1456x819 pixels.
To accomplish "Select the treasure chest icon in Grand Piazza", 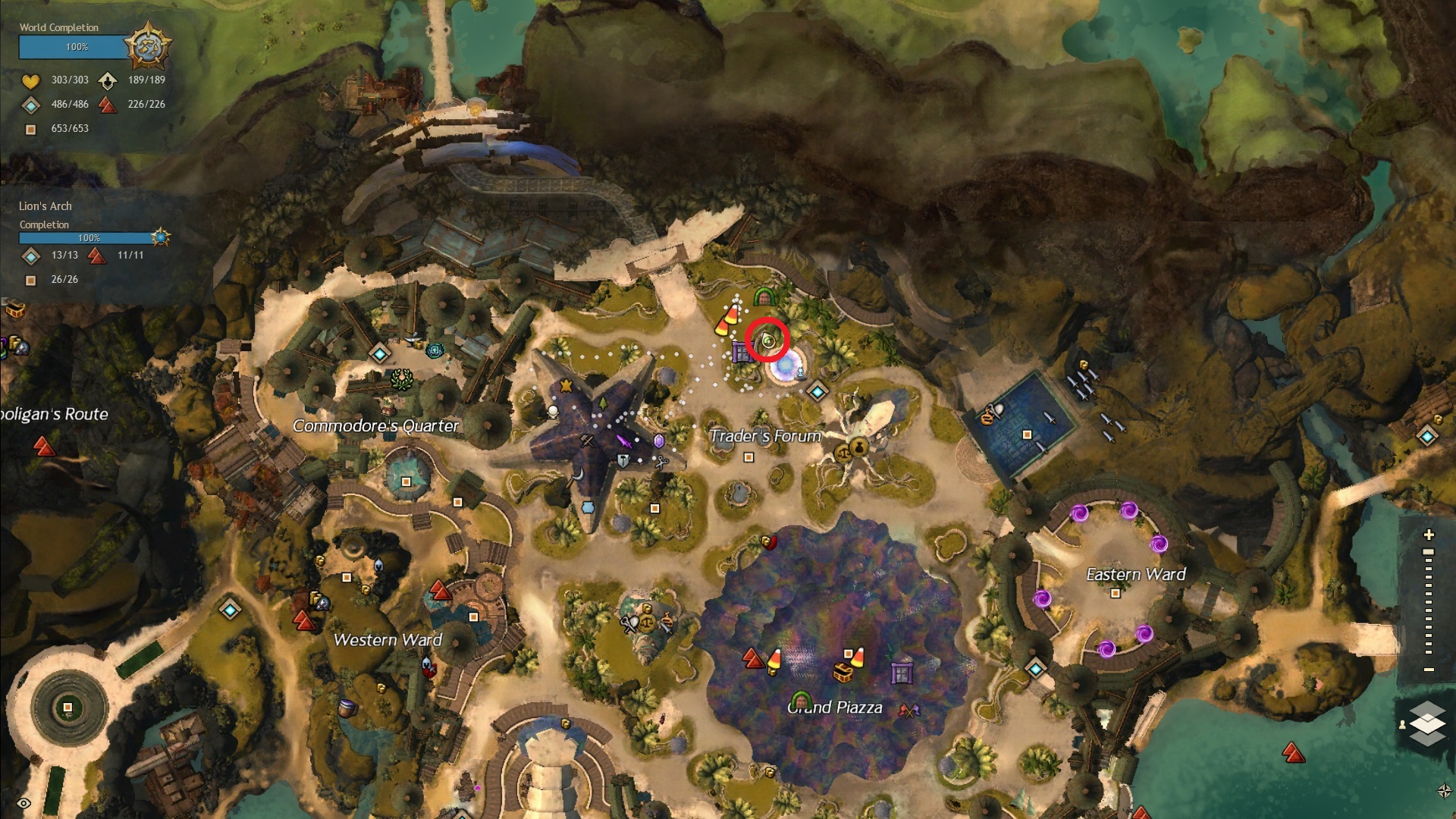I will point(843,672).
